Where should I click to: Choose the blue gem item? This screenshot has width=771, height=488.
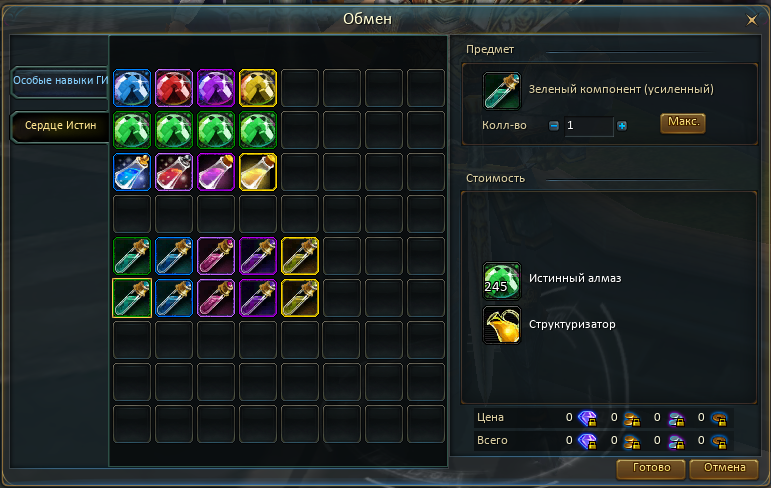pyautogui.click(x=132, y=88)
